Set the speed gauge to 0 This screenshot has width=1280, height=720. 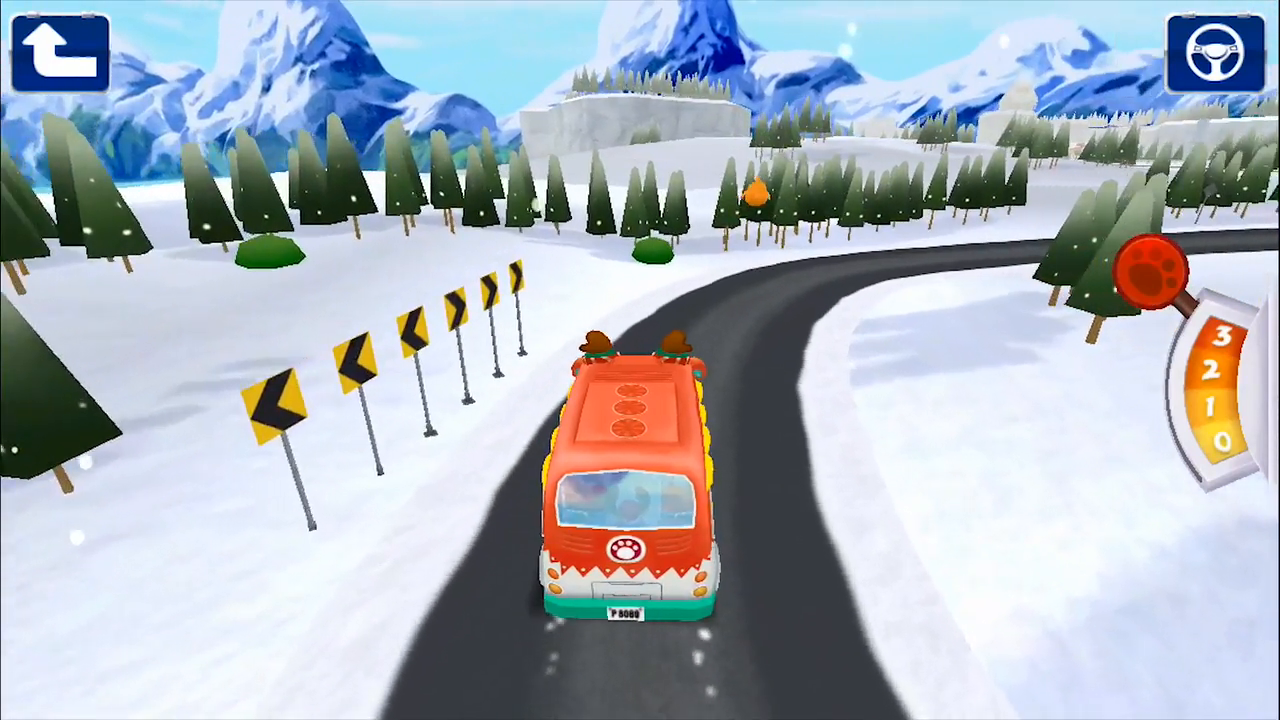point(1222,443)
